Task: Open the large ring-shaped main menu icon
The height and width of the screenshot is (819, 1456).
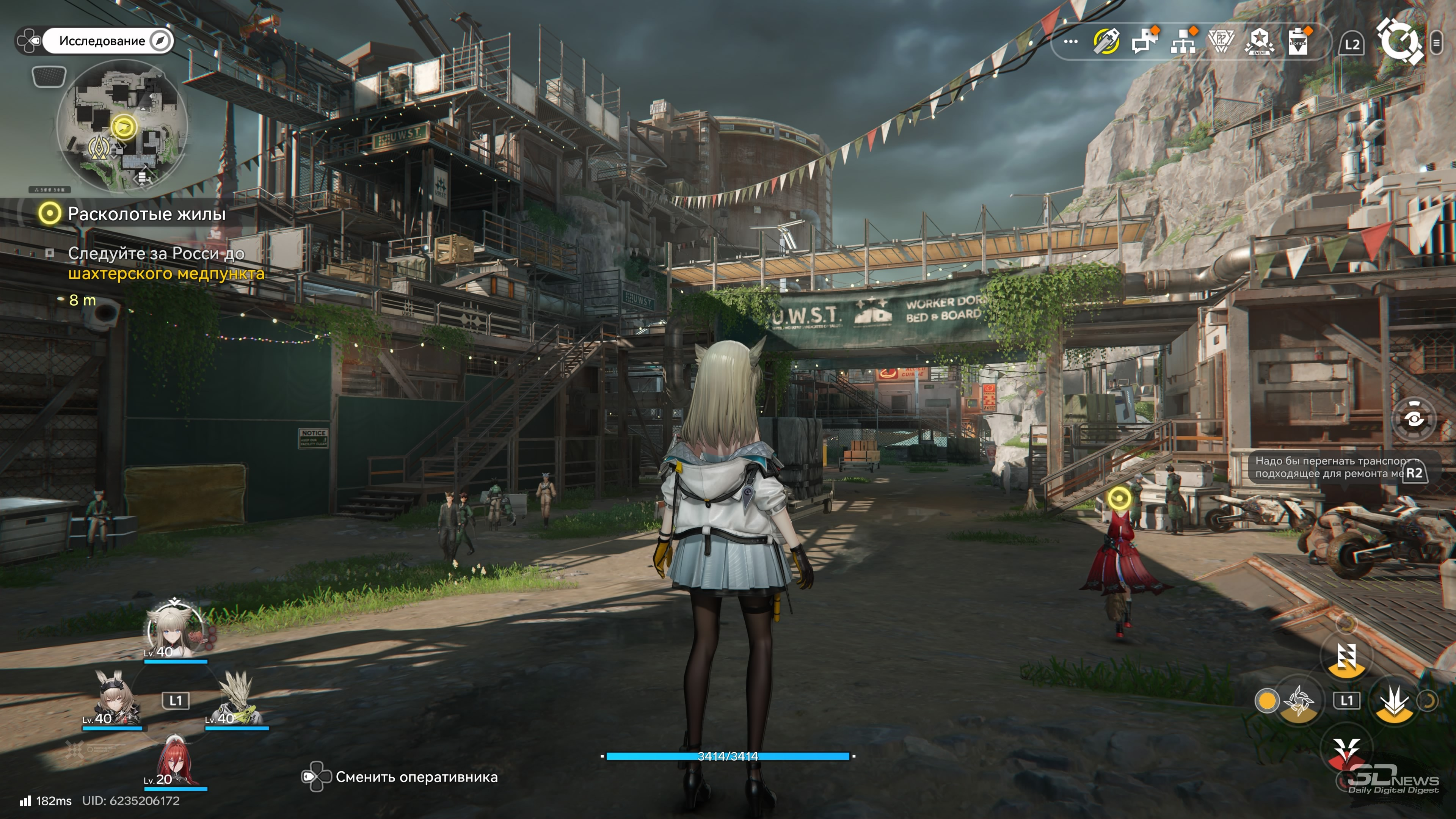Action: [1399, 42]
